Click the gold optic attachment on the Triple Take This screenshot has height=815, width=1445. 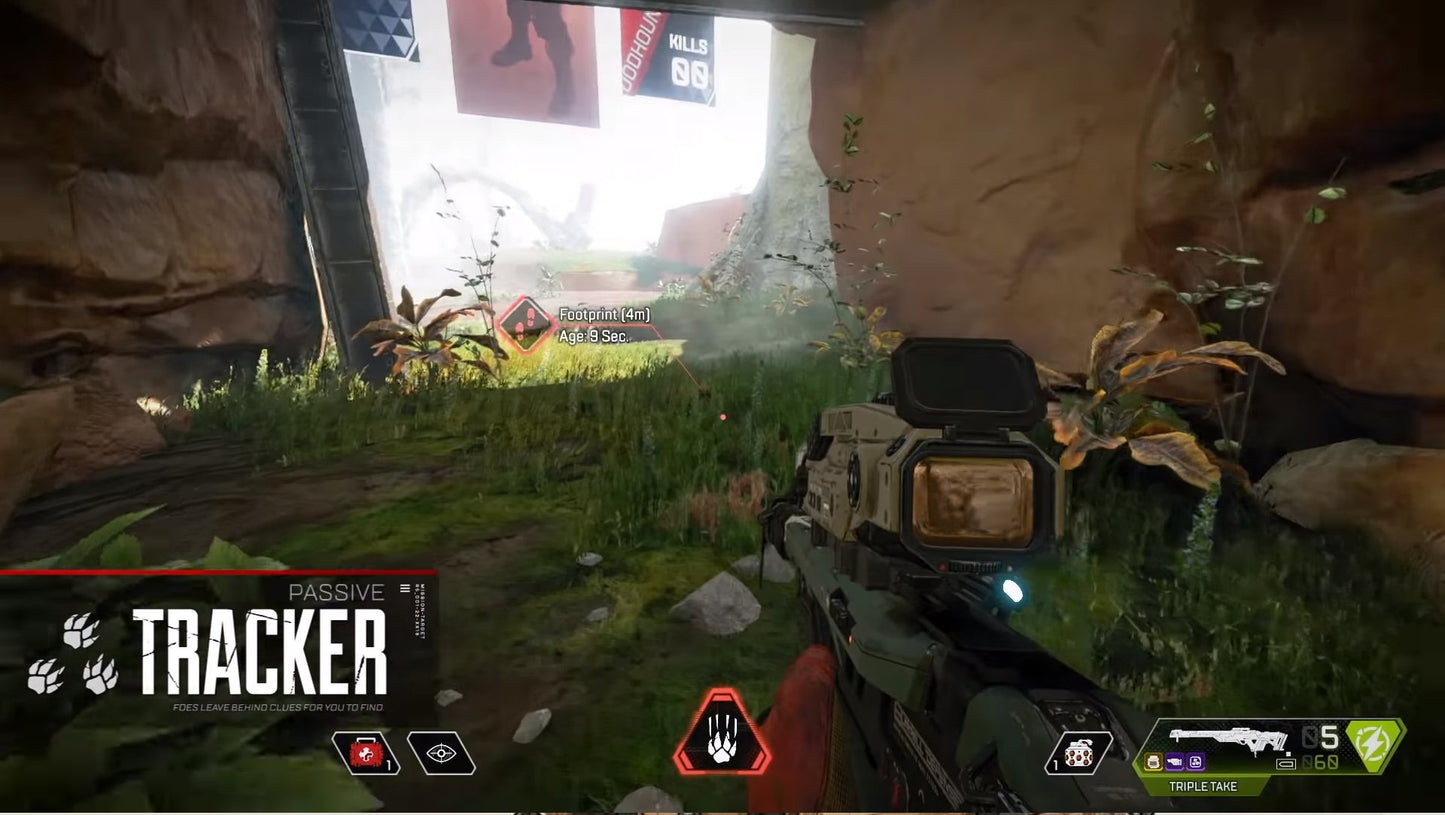coord(1154,762)
